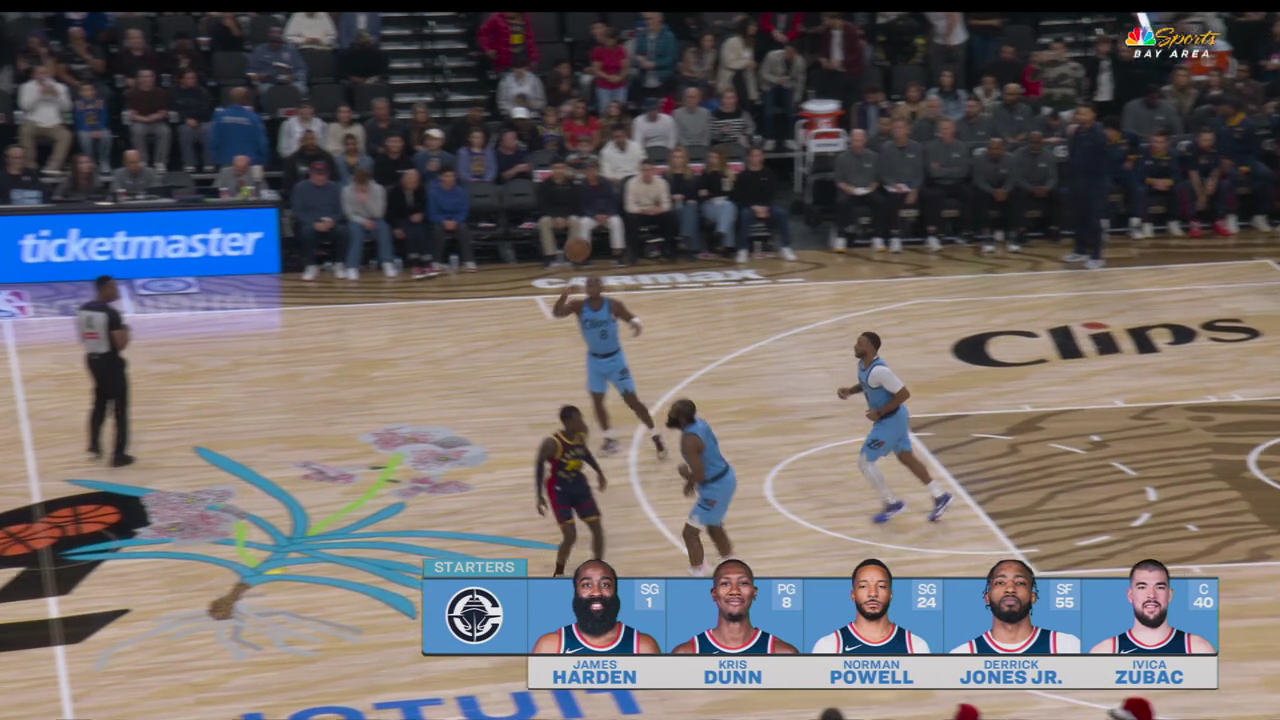Choose Kris Dunn's starter portrait
This screenshot has height=720, width=1280.
[733, 610]
